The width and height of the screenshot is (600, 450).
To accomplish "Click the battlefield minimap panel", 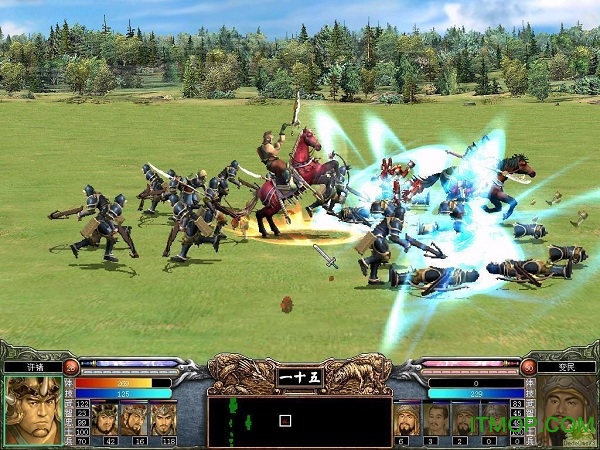I will click(x=299, y=421).
